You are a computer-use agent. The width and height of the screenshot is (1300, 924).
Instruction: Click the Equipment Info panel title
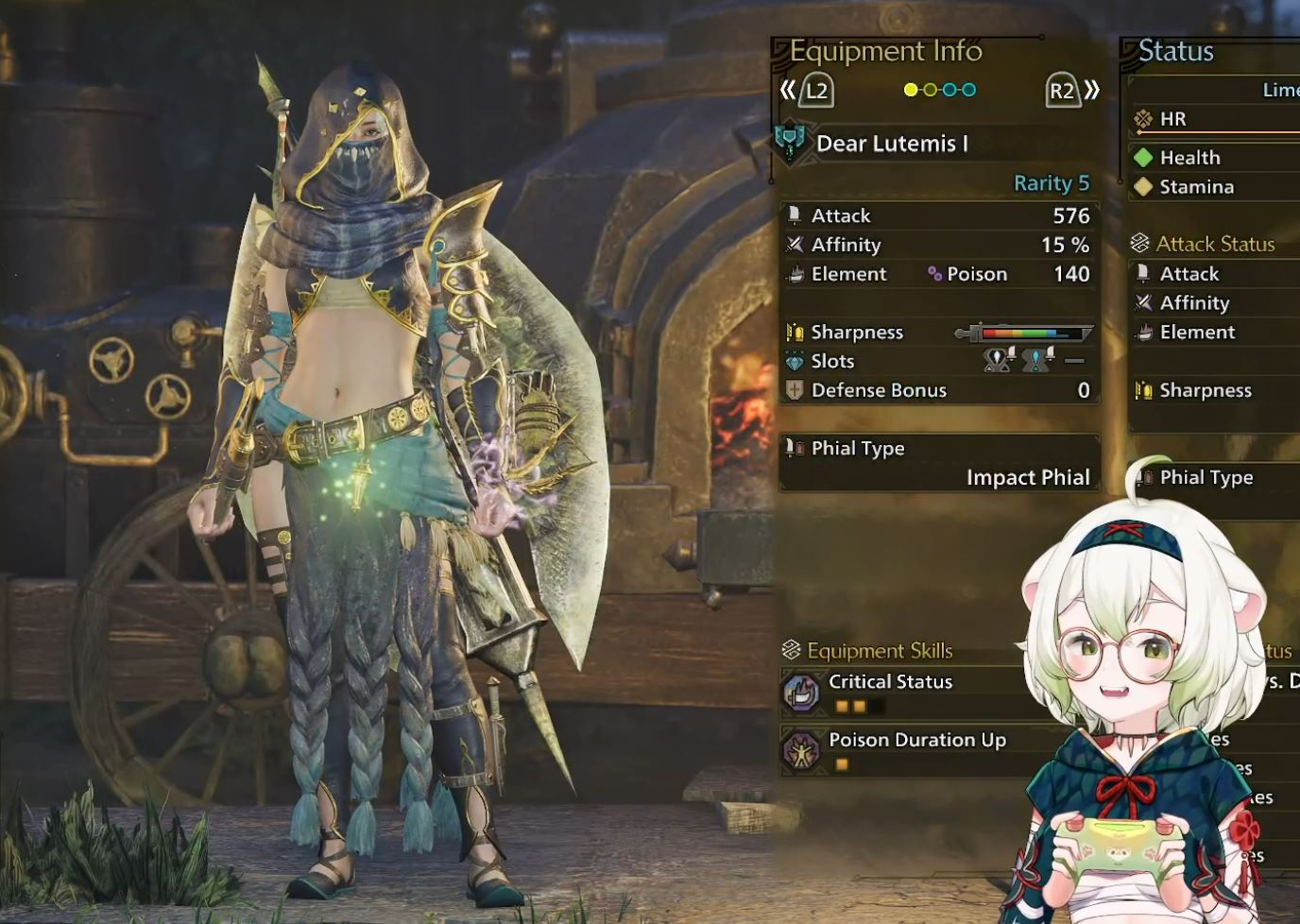[x=885, y=51]
